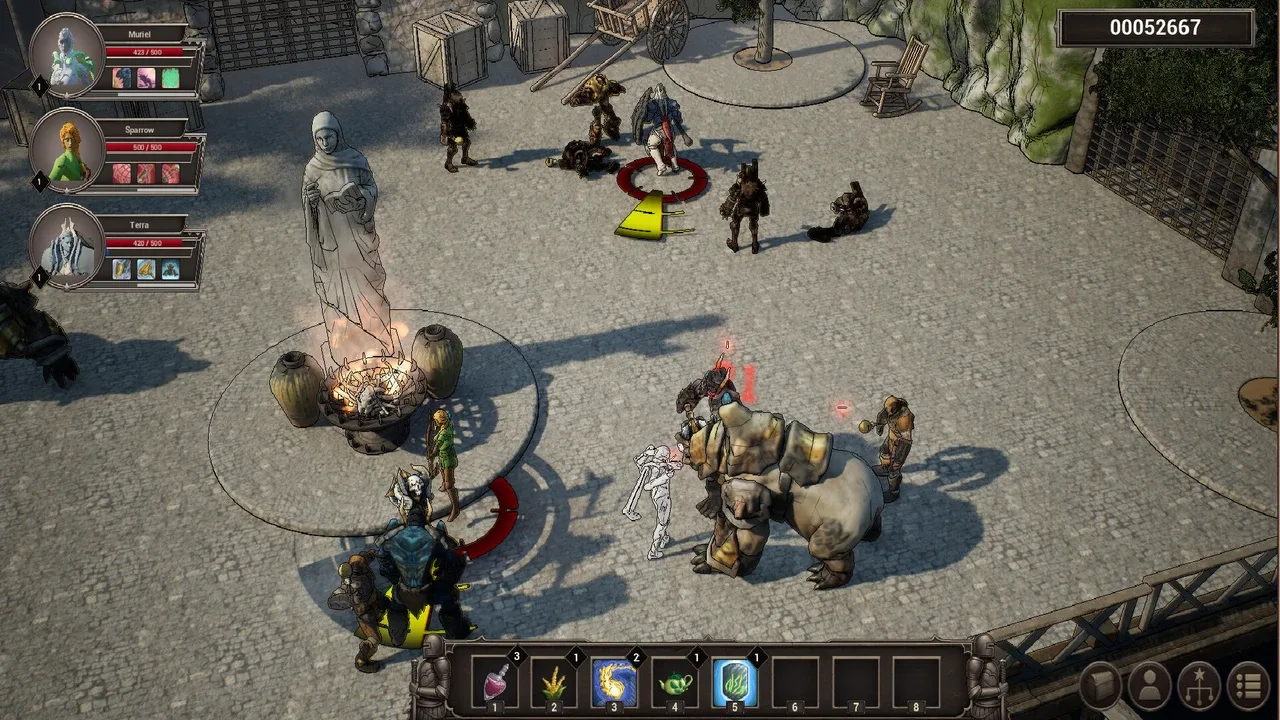The image size is (1280, 720).
Task: Use the green teapot item in slot 4
Action: 675,683
